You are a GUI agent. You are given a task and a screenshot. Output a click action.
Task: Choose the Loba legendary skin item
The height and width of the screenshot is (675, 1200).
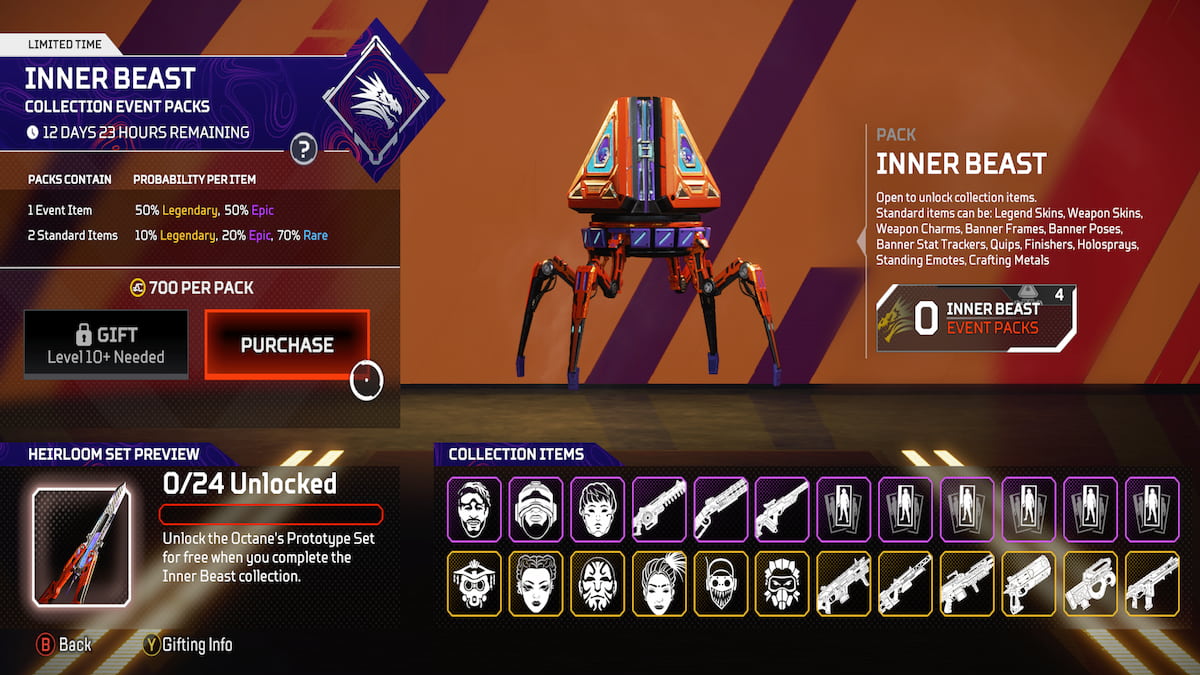(x=535, y=584)
